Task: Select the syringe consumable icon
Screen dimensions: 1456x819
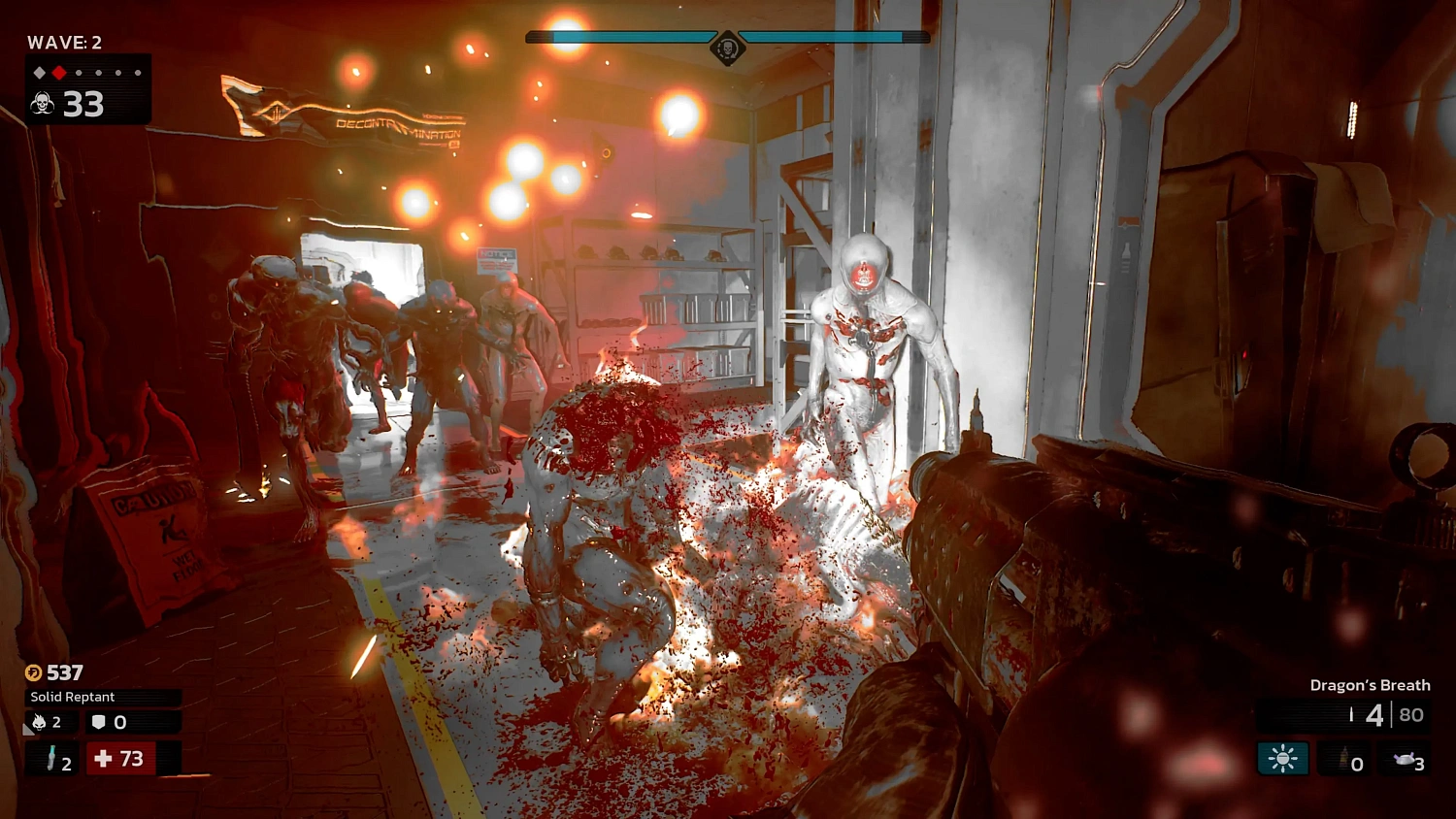Action: pos(51,758)
